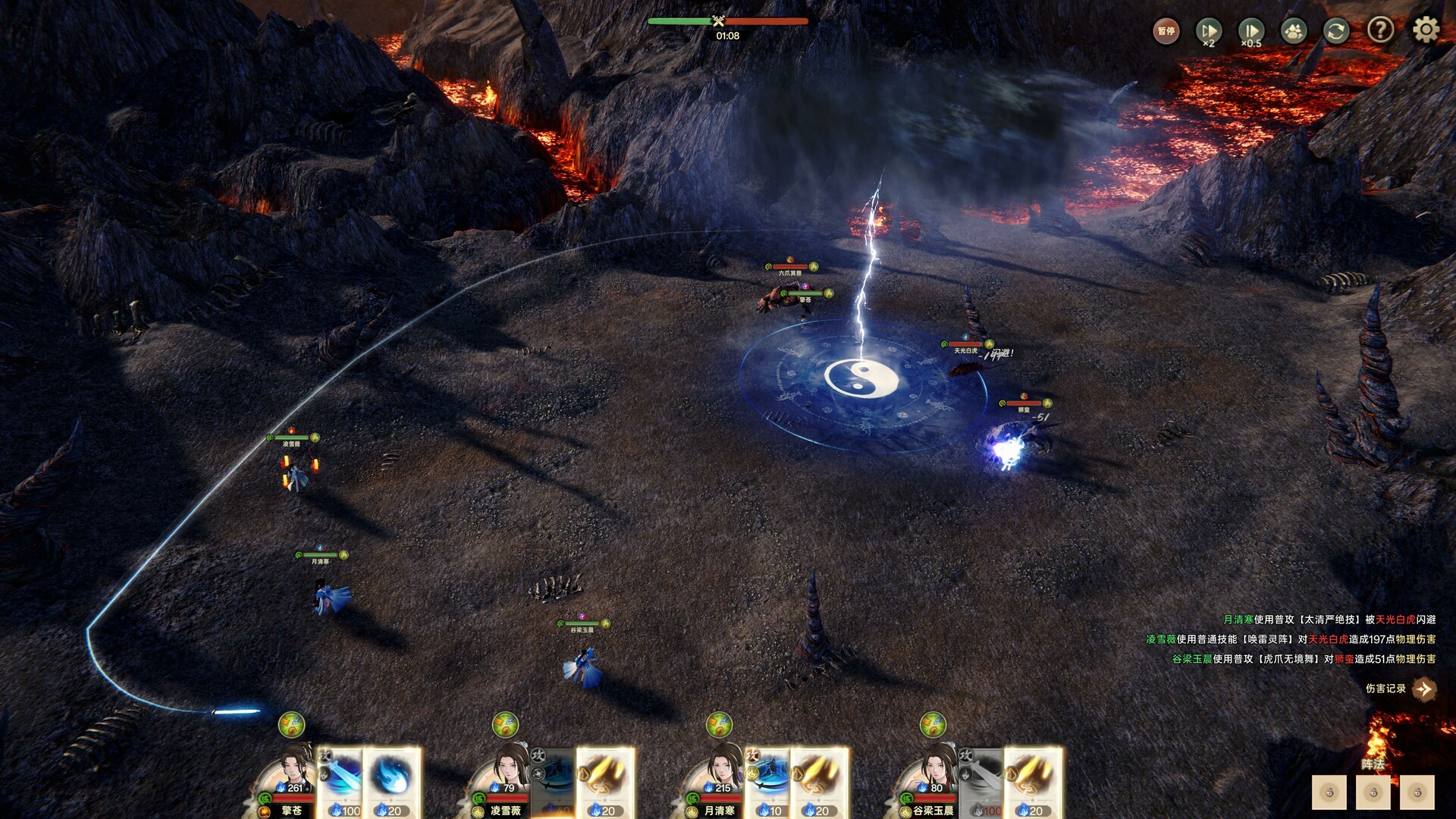Use 擎苍's blue sword skill card
Viewport: 1456px width, 819px height.
340,781
